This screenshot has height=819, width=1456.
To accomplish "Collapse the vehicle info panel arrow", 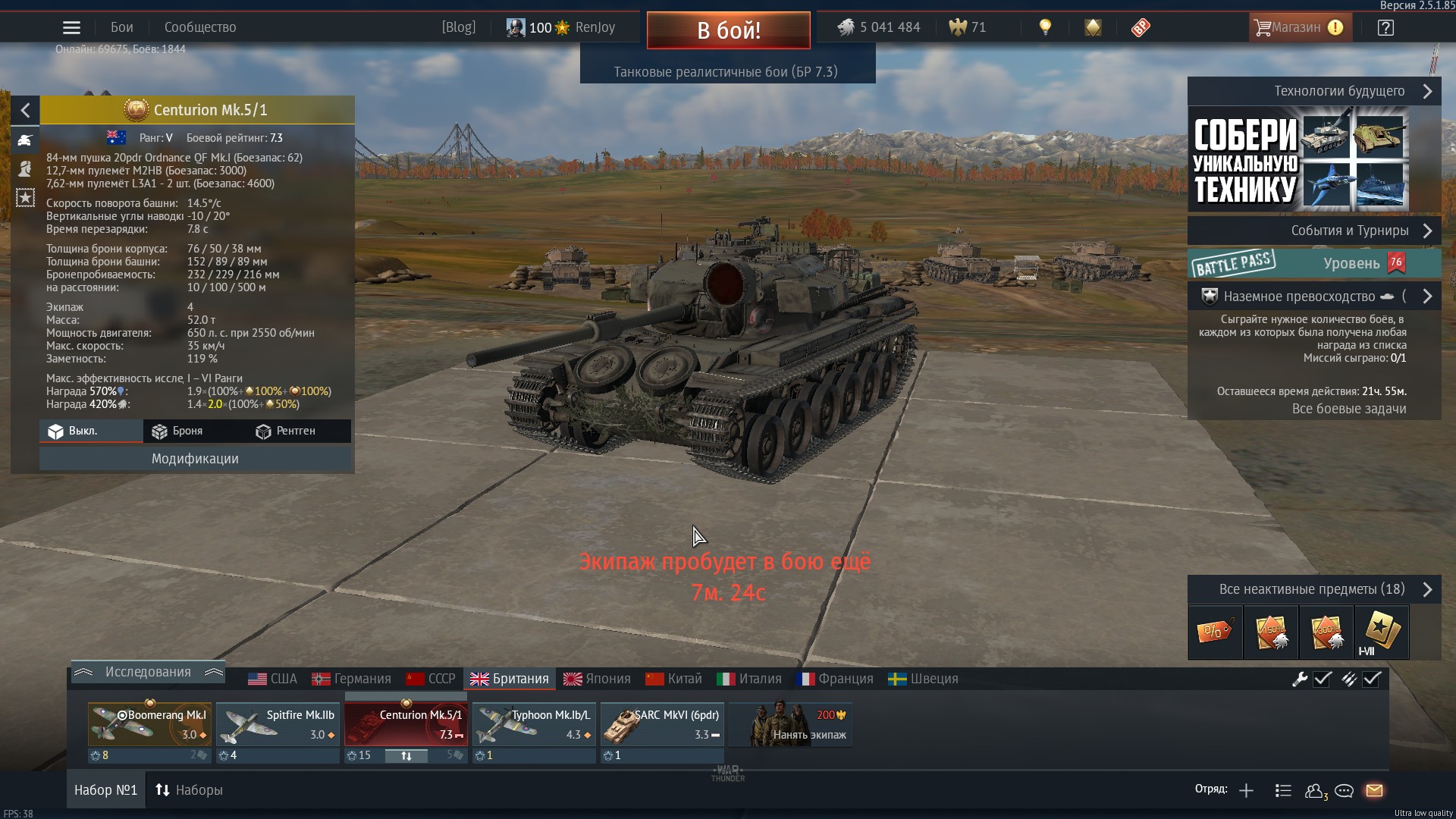I will click(25, 111).
